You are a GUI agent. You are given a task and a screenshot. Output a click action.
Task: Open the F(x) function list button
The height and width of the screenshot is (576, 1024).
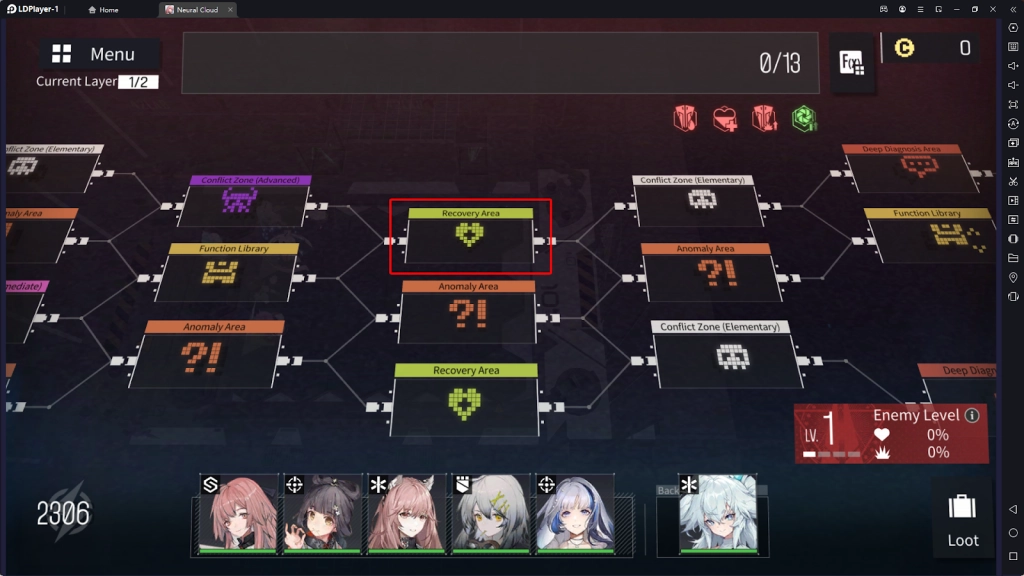852,63
